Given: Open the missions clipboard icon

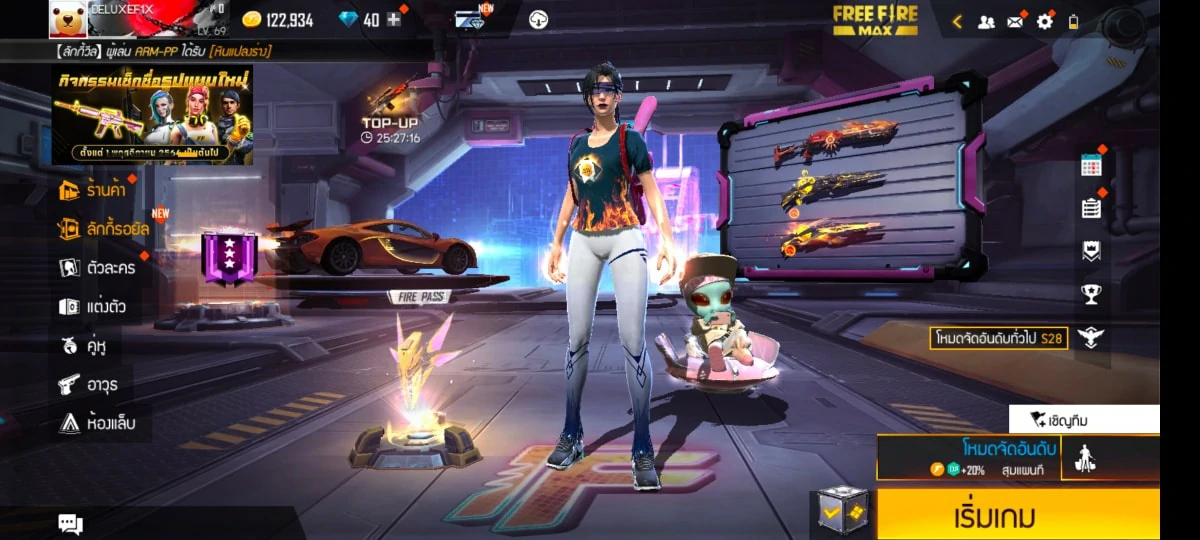Looking at the screenshot, I should [x=1091, y=208].
